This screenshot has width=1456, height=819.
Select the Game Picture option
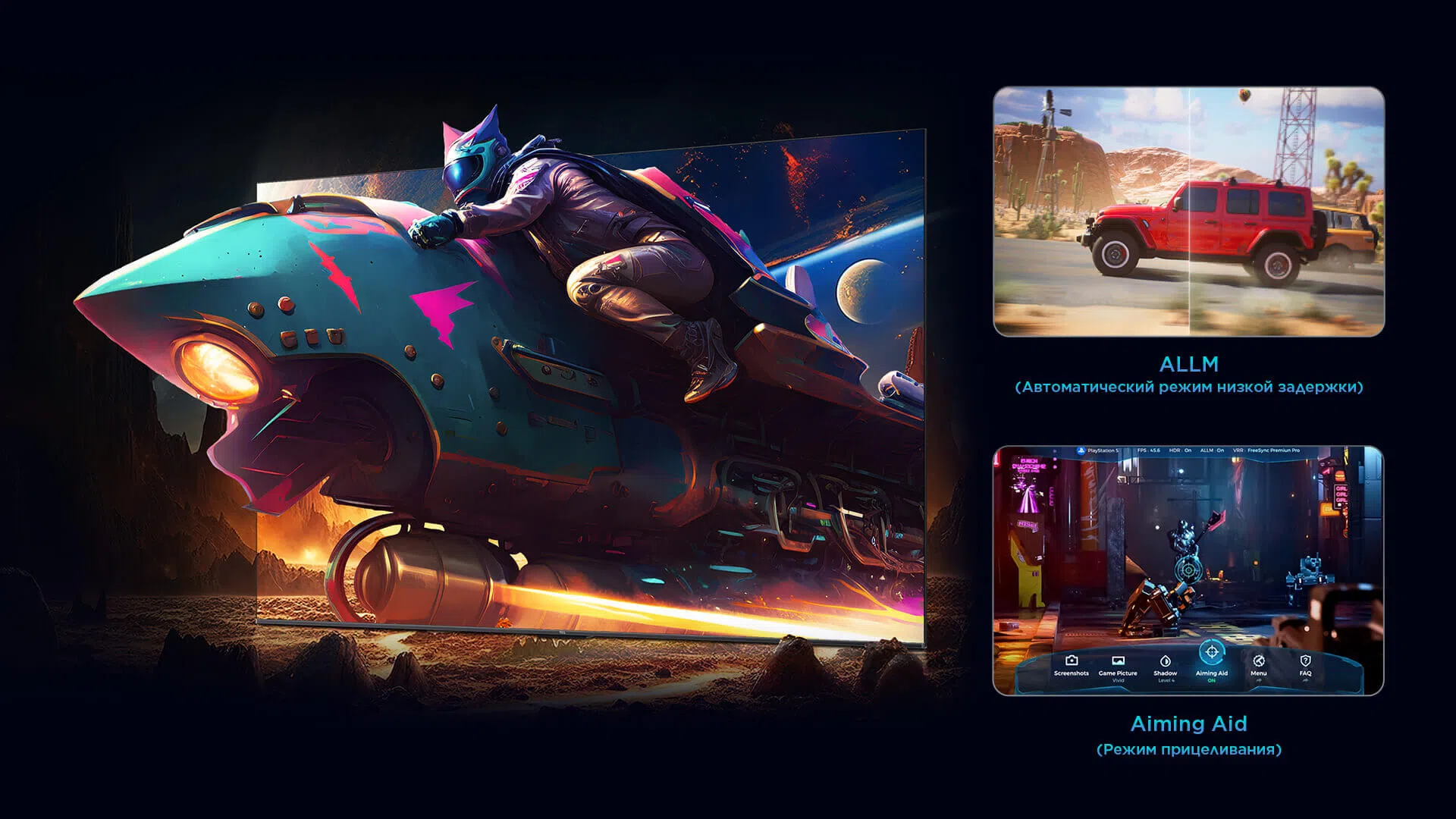click(1118, 665)
